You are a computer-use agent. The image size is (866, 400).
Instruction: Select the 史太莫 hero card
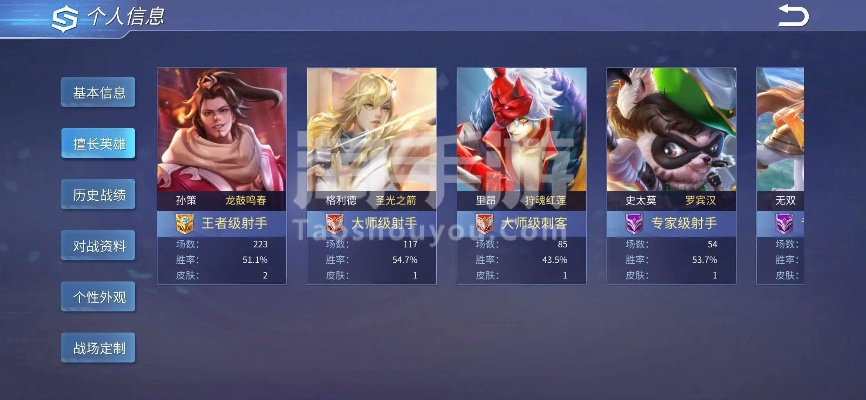[x=672, y=175]
